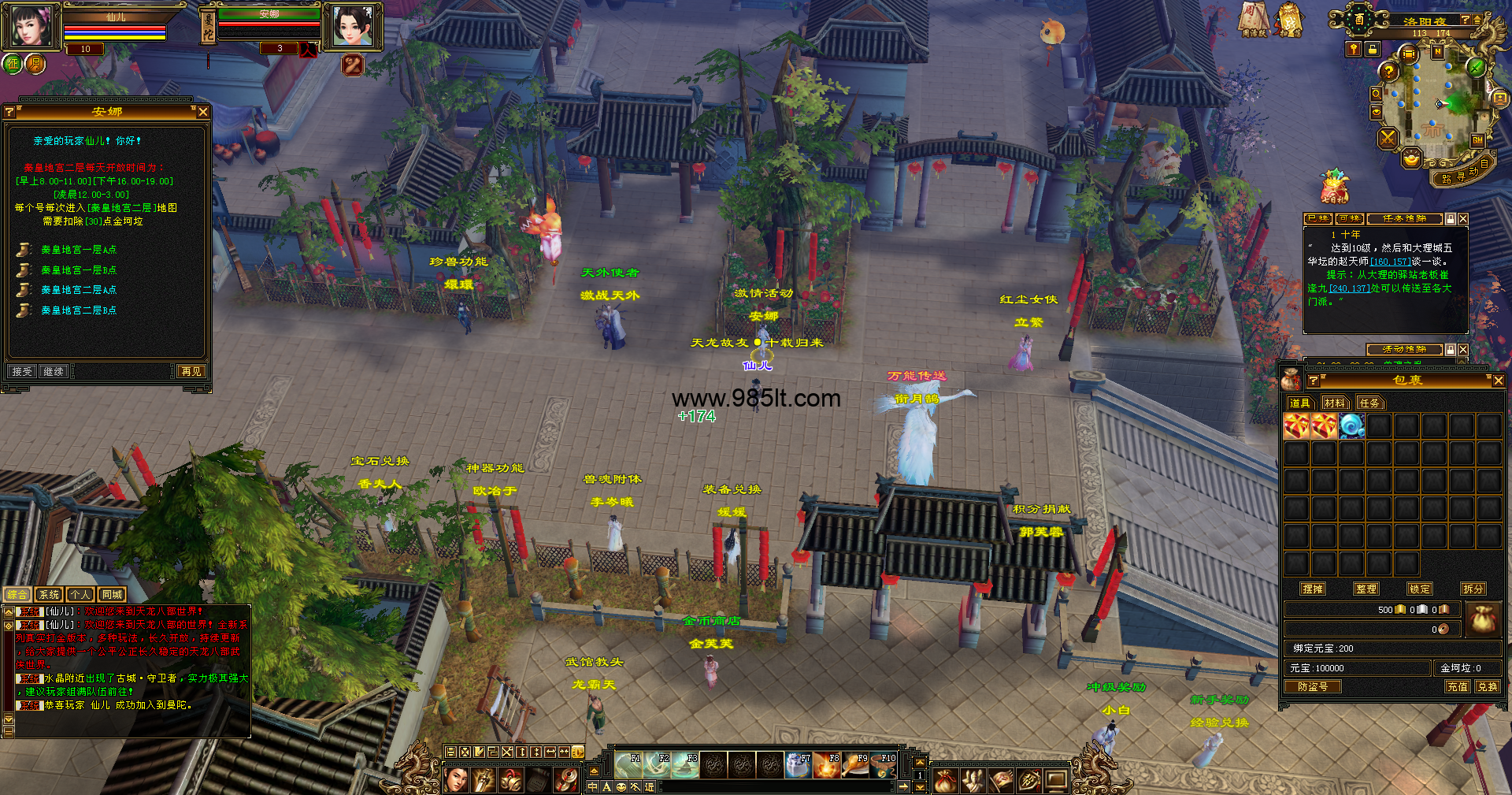Open the 防盗号 anti-theft settings
1512x795 pixels.
[1312, 686]
